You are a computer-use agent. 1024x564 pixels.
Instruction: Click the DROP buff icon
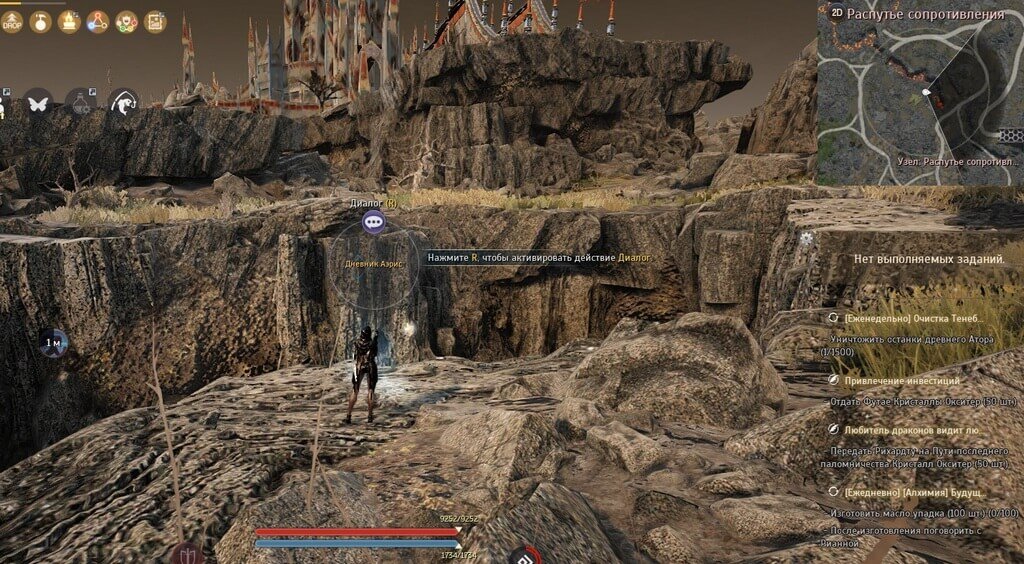pyautogui.click(x=12, y=21)
